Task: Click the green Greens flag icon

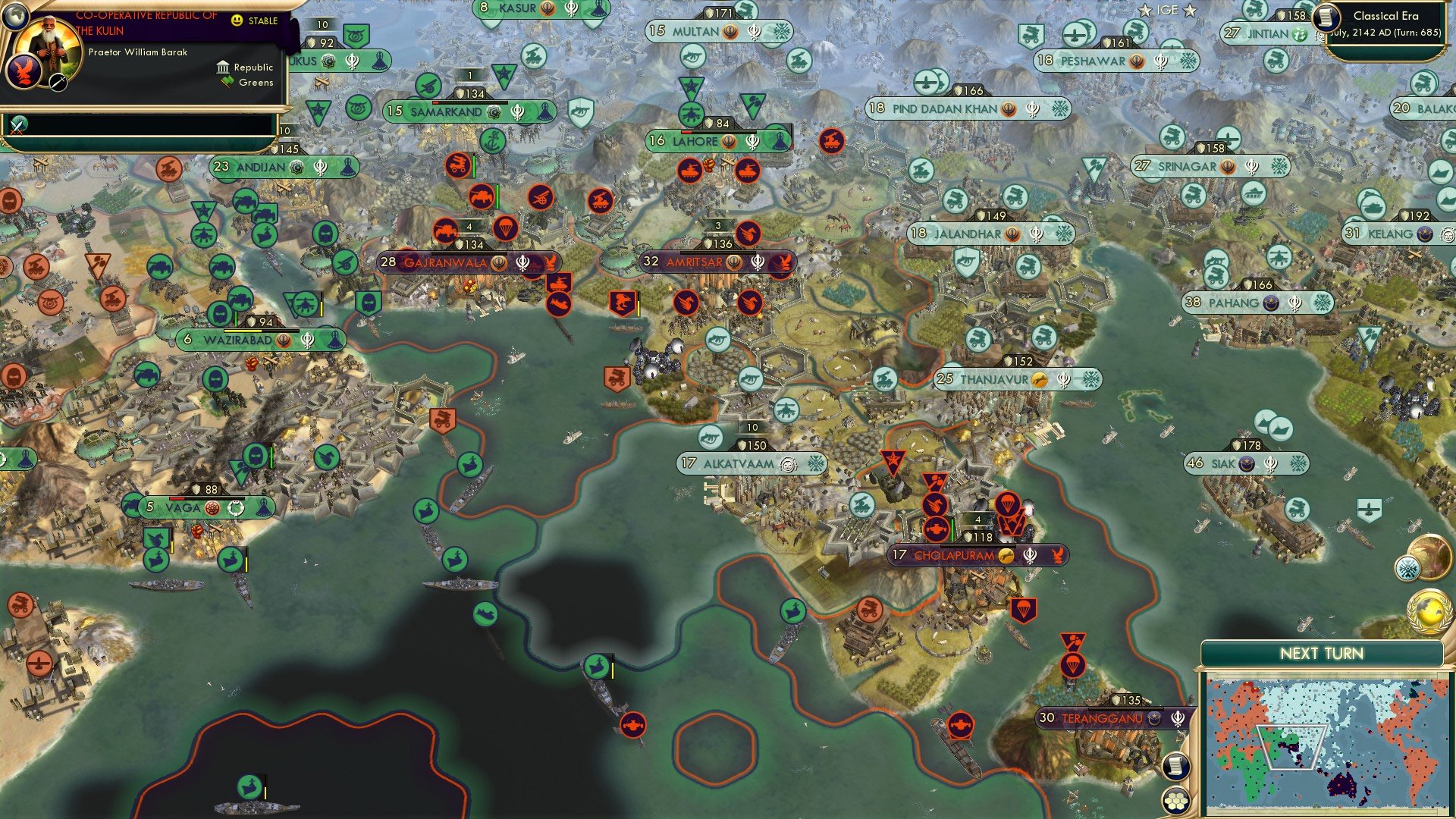Action: pos(227,82)
